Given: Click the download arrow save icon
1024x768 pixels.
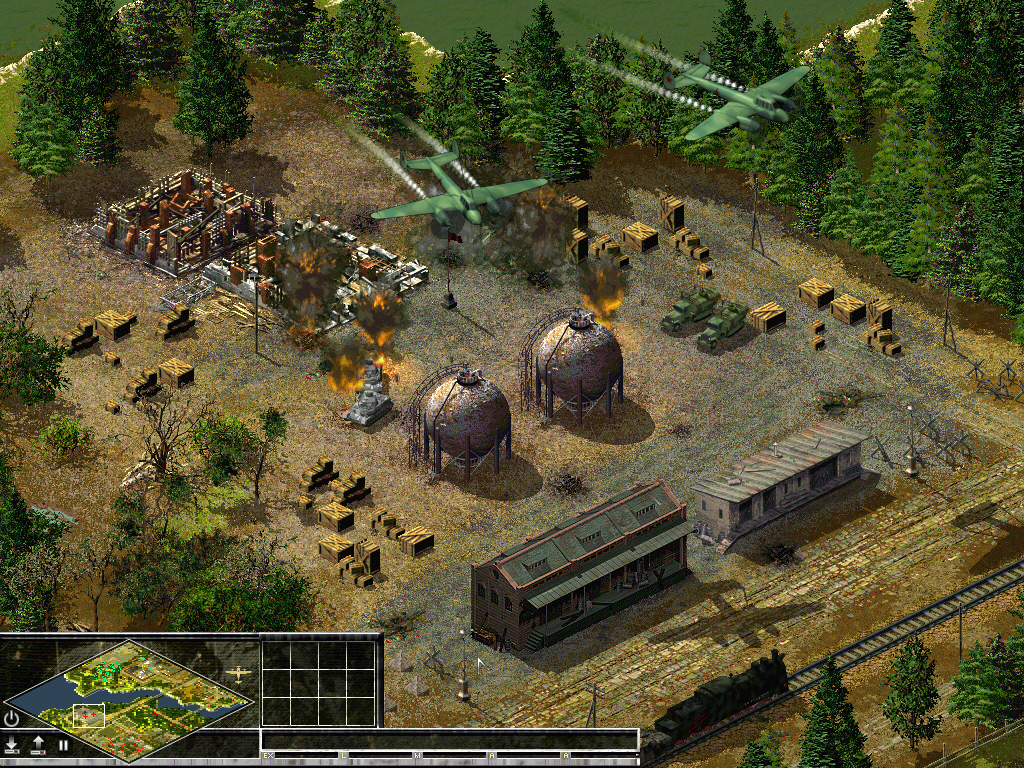Looking at the screenshot, I should pyautogui.click(x=12, y=744).
